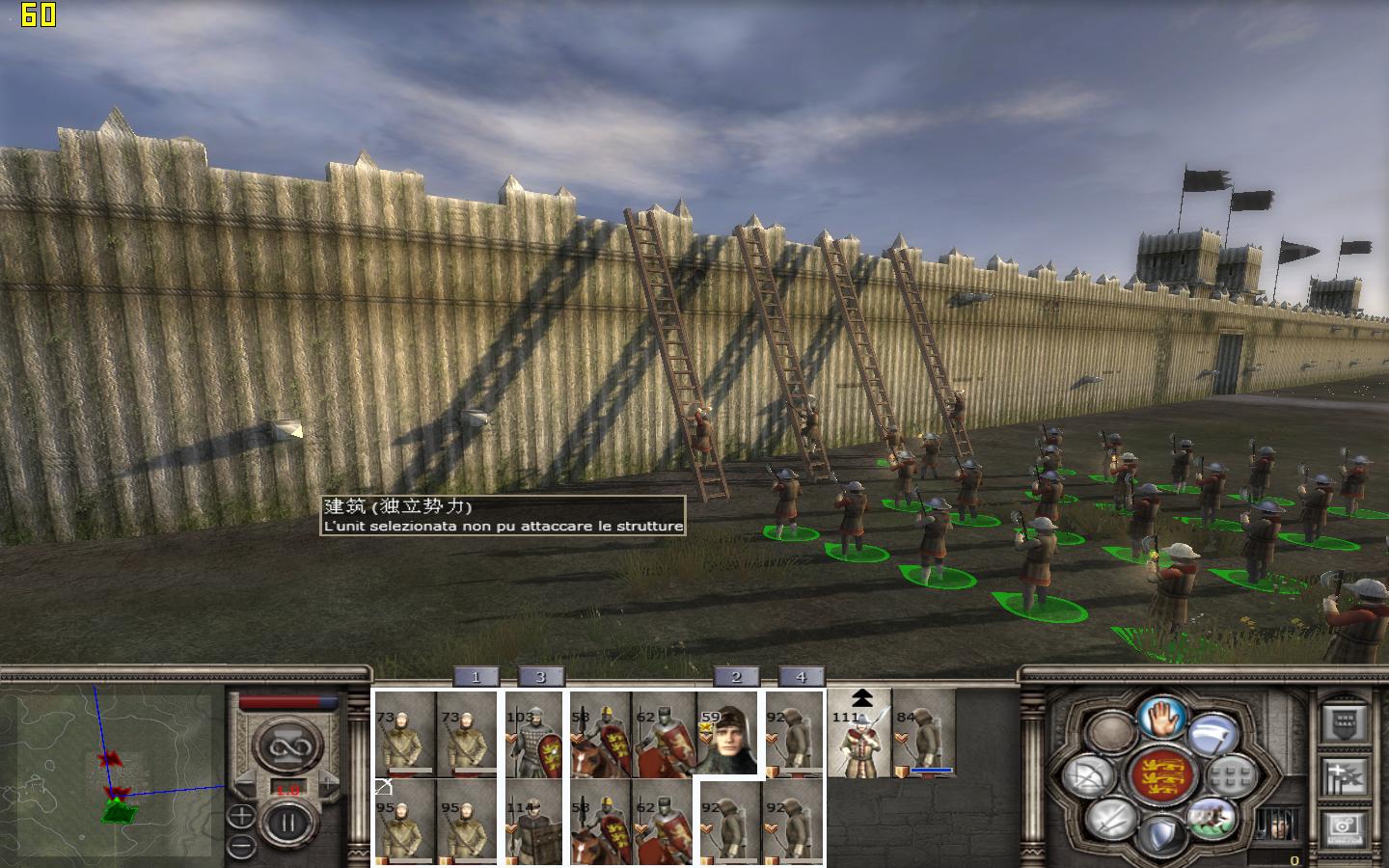Zoom in the minimap with plus button

point(241,817)
